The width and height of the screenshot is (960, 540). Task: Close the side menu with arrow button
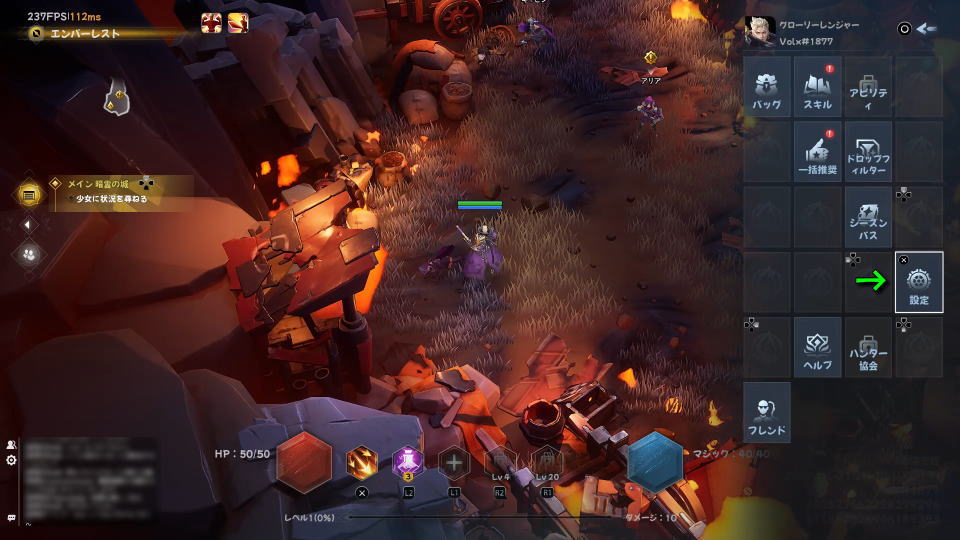(927, 28)
